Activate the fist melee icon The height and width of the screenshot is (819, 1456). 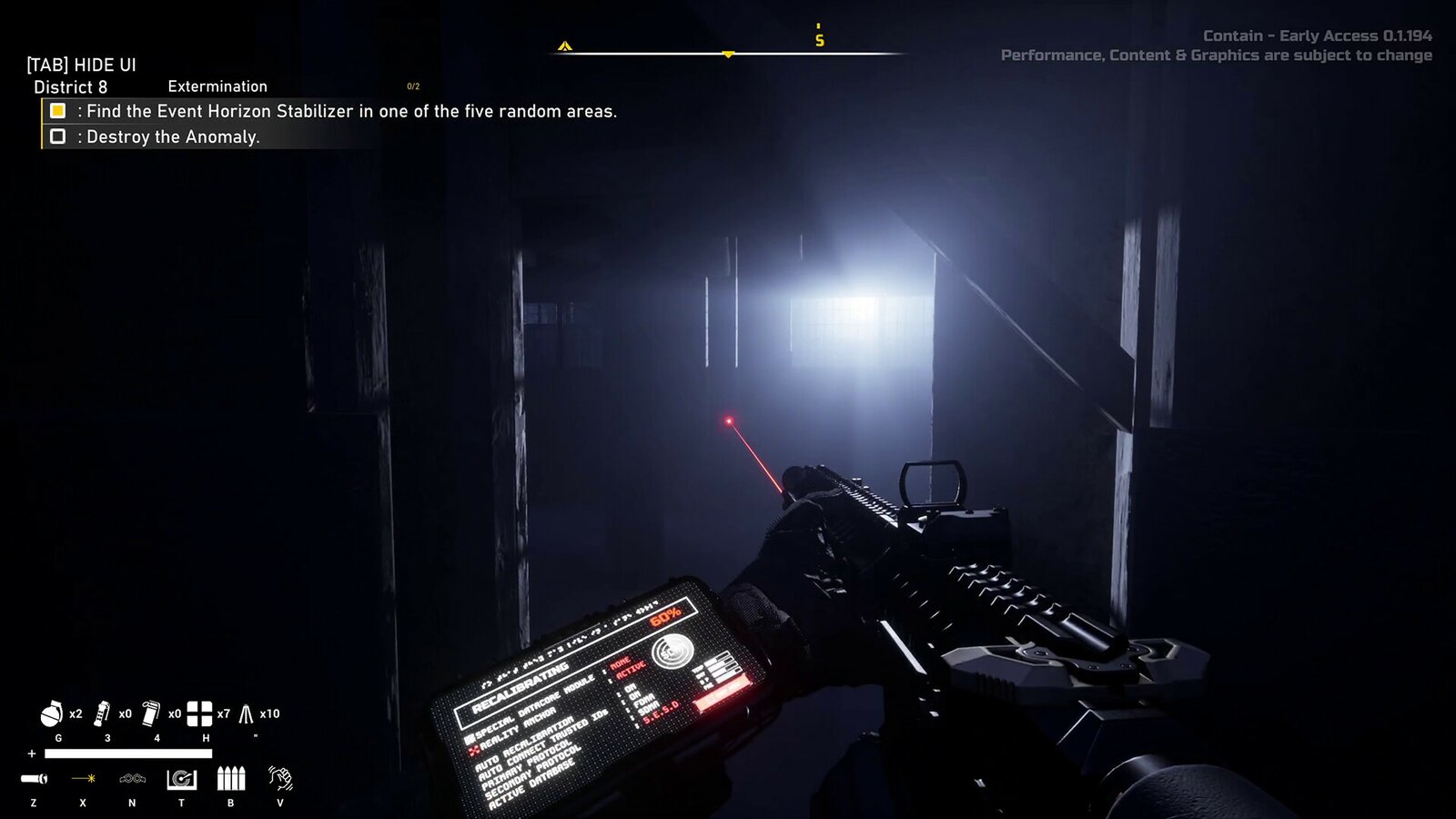point(280,778)
